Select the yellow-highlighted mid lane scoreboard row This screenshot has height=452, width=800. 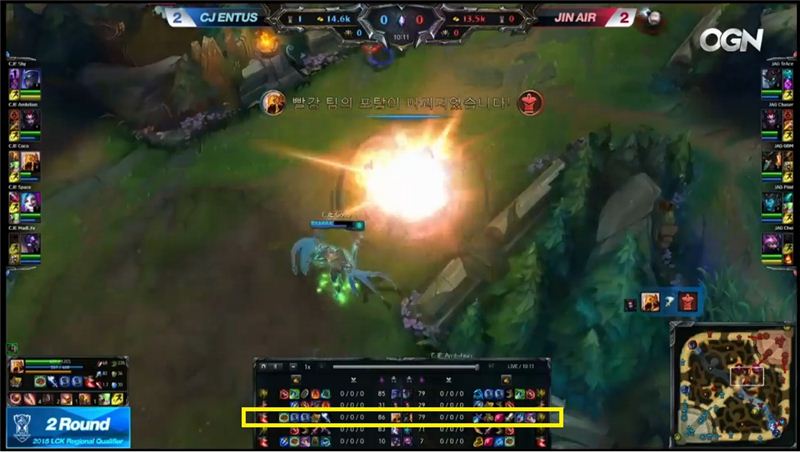tap(403, 416)
